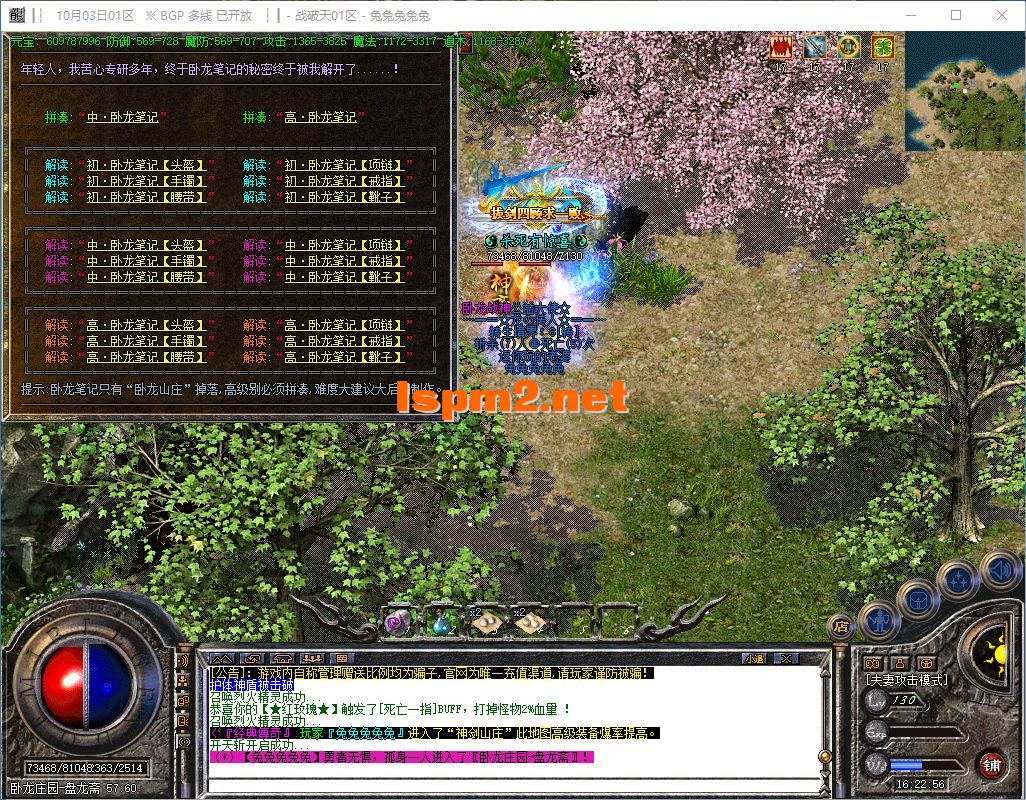
Task: Maximize the game window
Action: pos(955,15)
